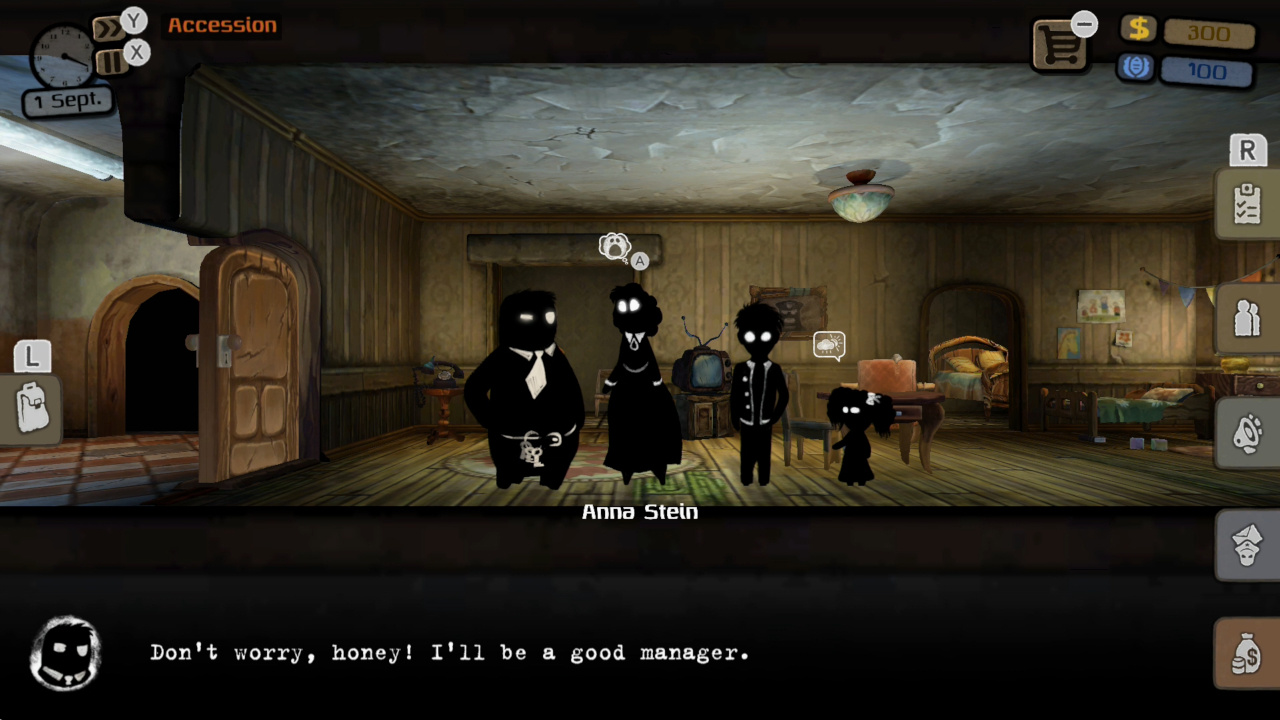Expand the 1 Sept. date display
The width and height of the screenshot is (1280, 720).
[x=66, y=99]
